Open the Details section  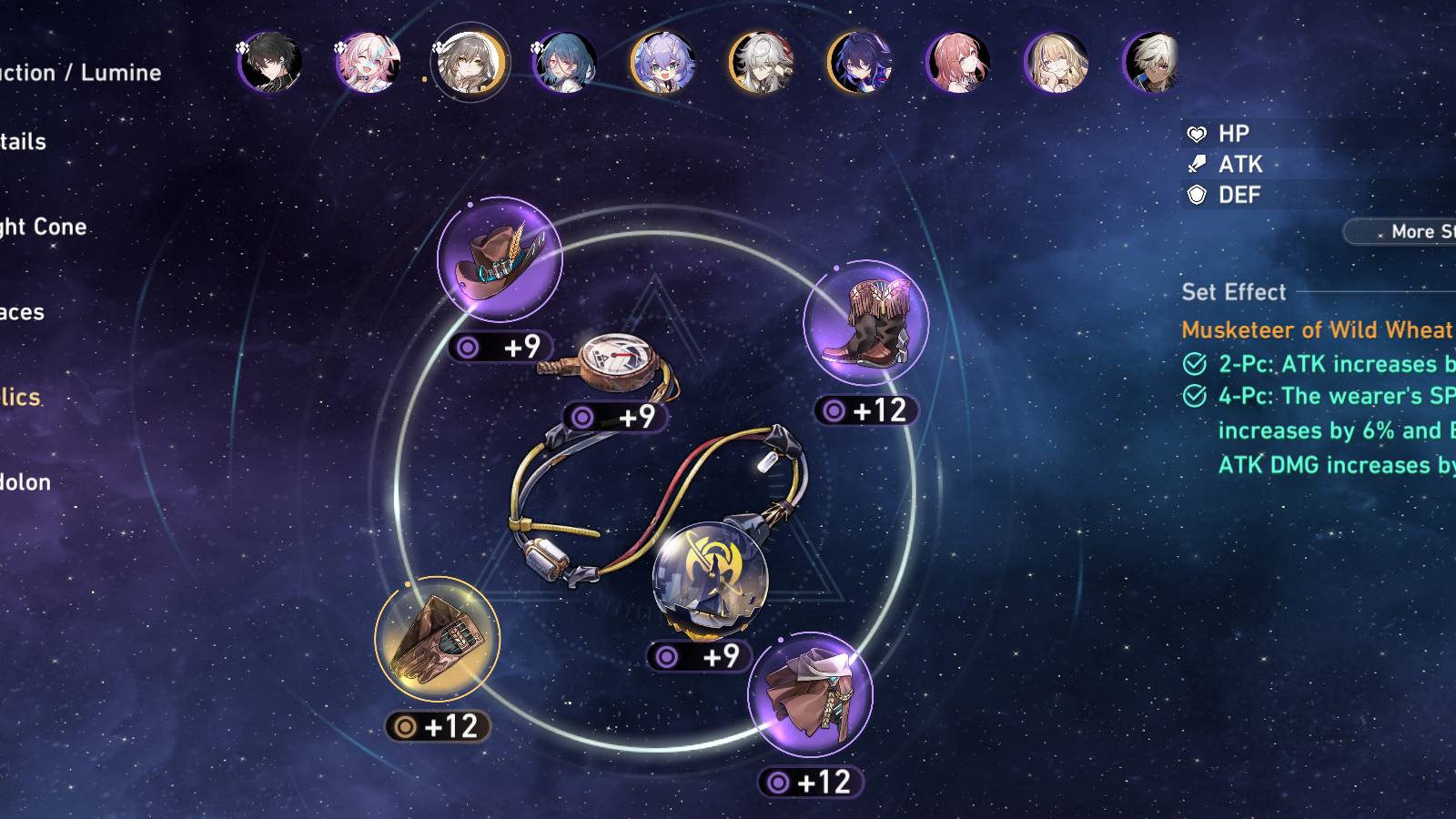point(23,142)
